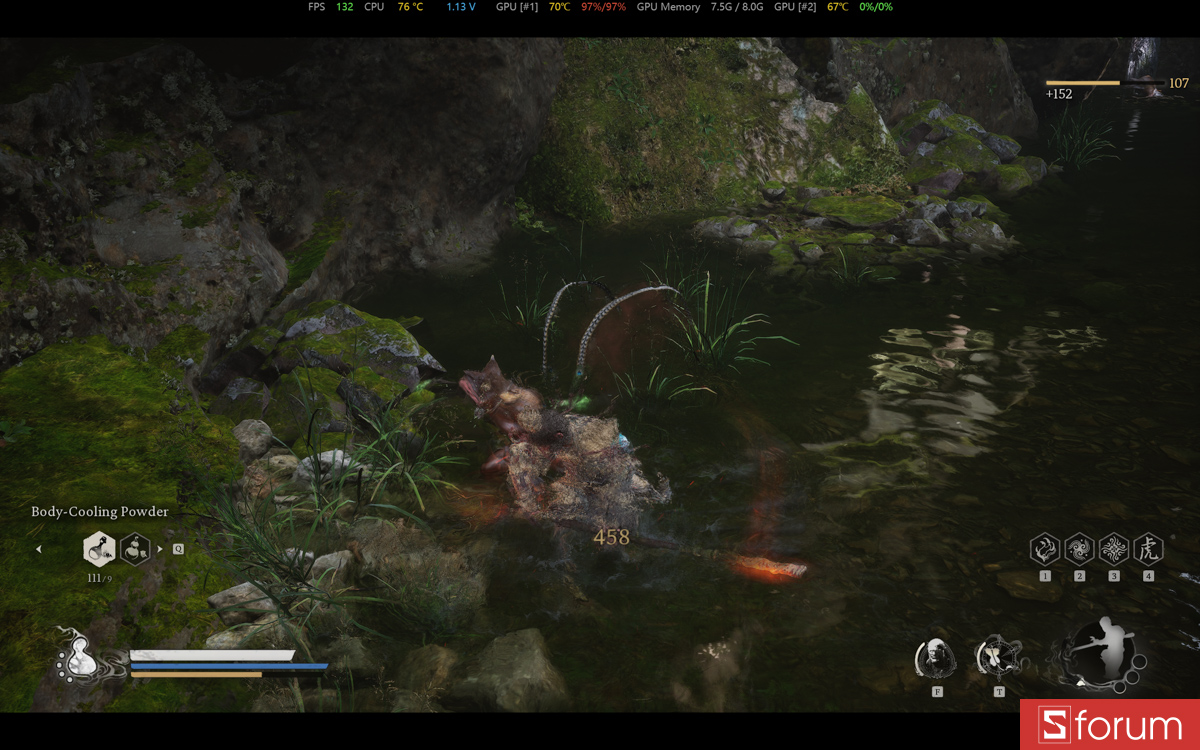Choose the gourd medicine slot beside the powder
Screen dimensions: 1200x750
coord(135,548)
